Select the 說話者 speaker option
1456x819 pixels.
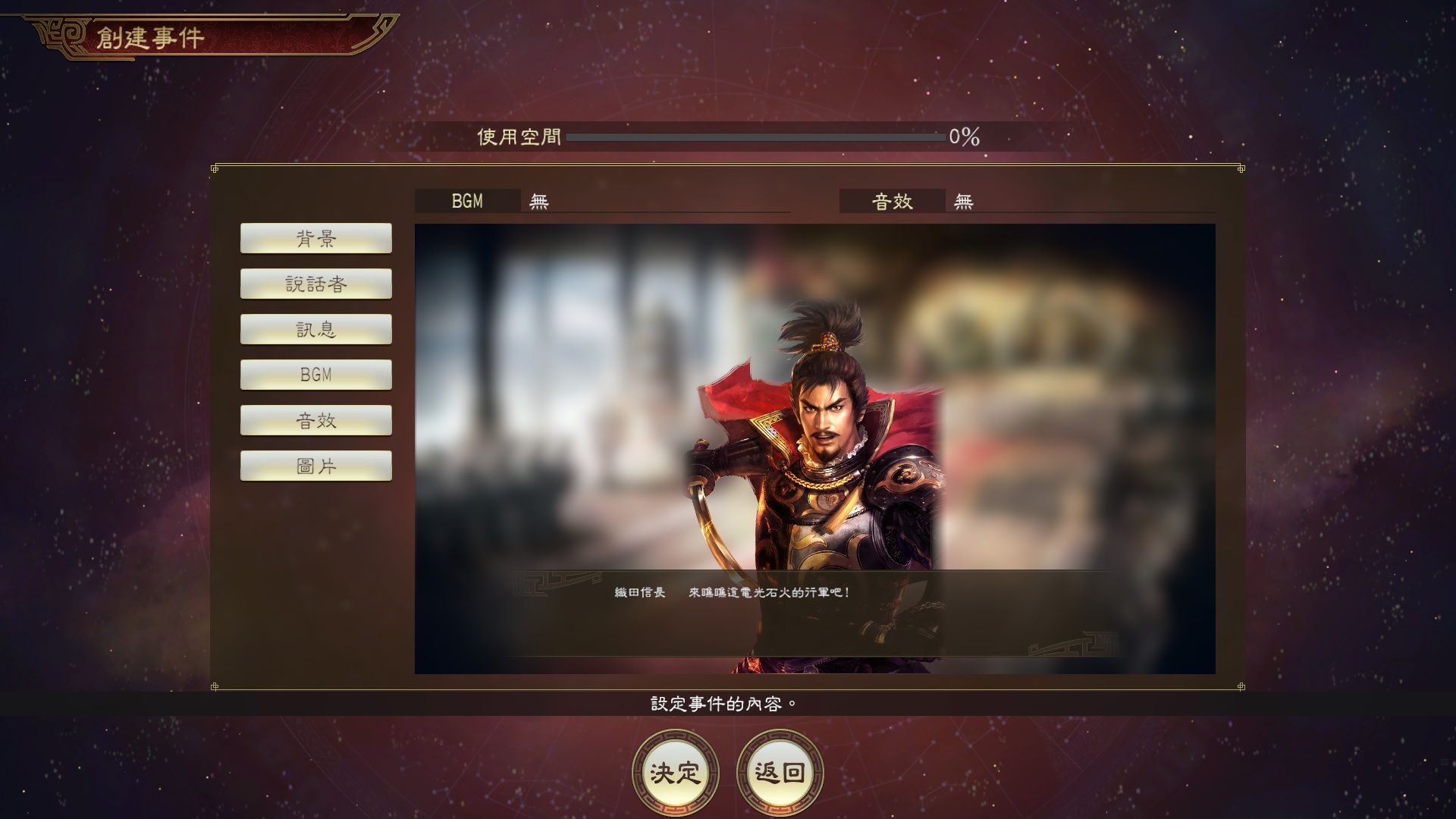point(316,284)
